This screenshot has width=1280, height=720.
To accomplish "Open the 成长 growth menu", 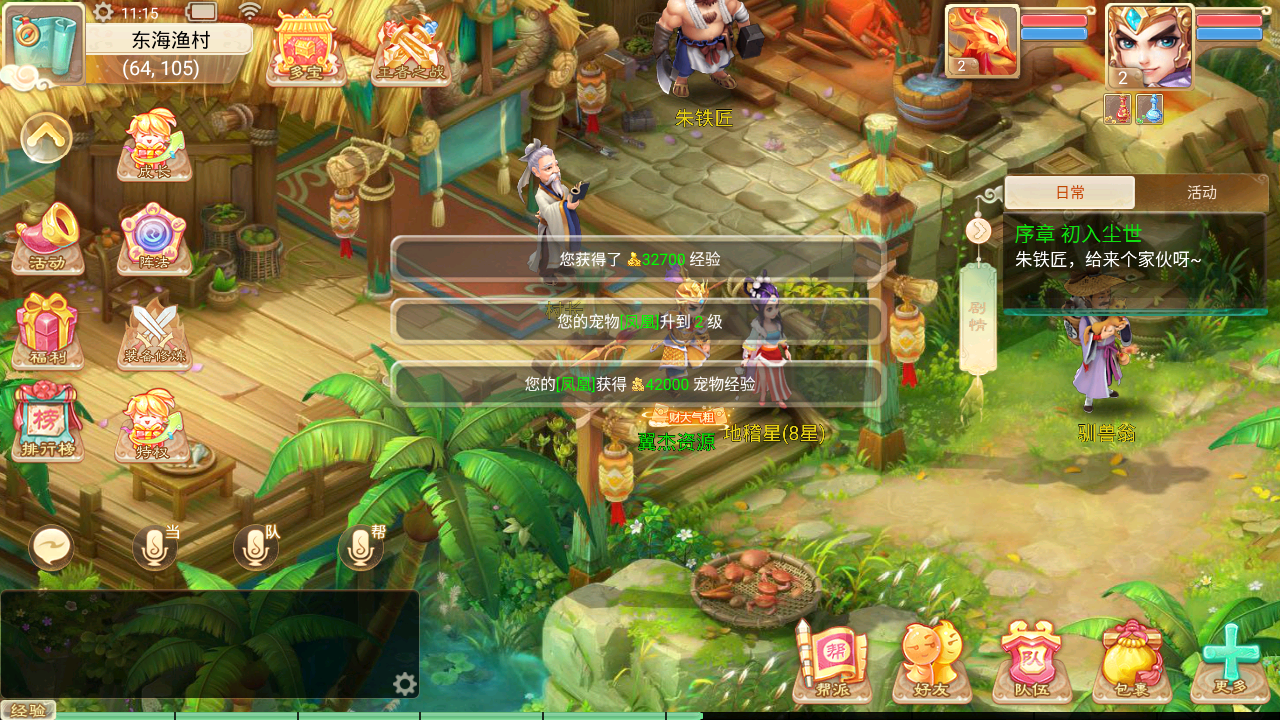I will point(154,145).
